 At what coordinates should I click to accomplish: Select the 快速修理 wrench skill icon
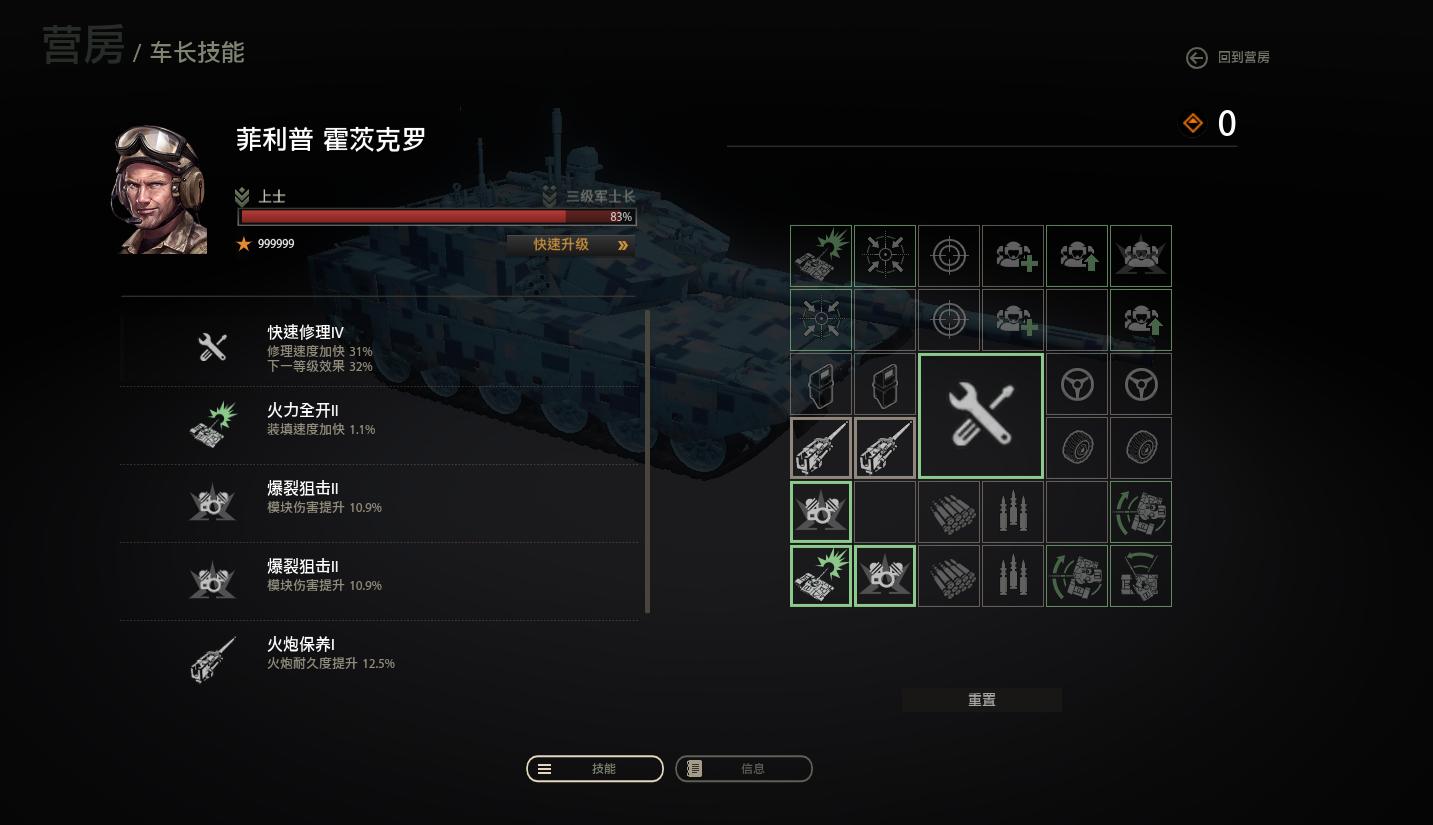pyautogui.click(x=980, y=414)
